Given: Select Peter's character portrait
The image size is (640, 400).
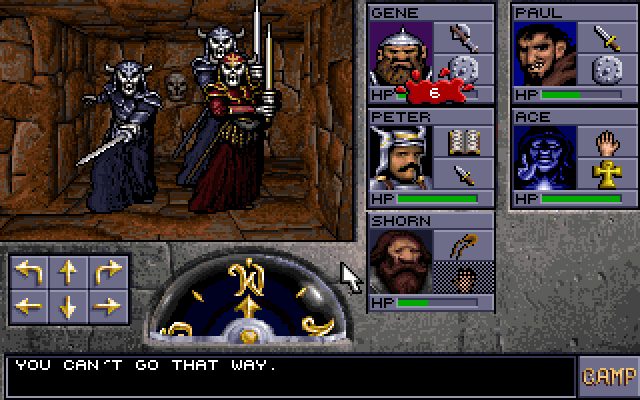Looking at the screenshot, I should [400, 158].
